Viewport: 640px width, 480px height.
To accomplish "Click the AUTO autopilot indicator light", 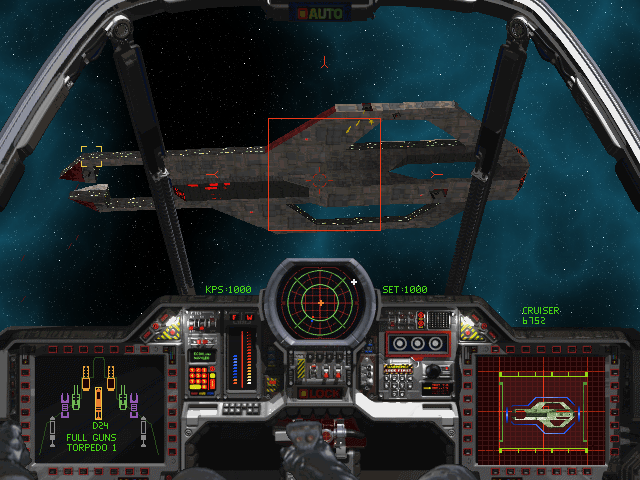I will (319, 15).
